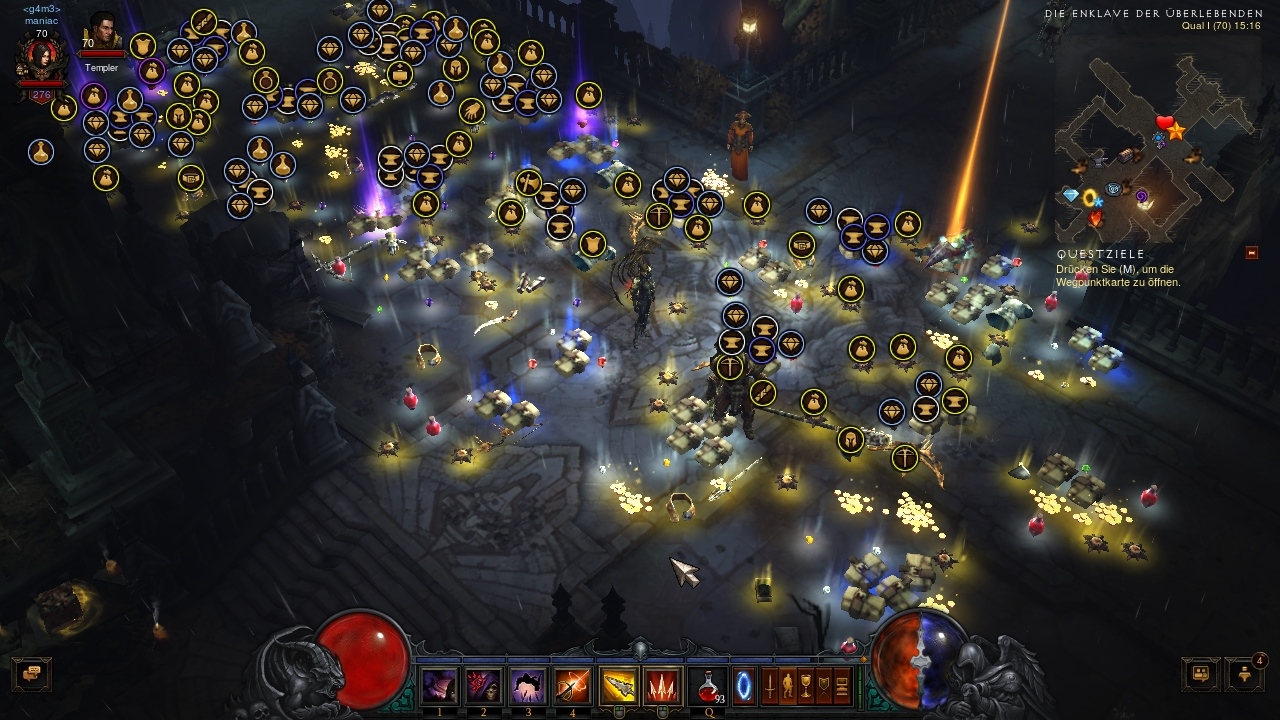The width and height of the screenshot is (1280, 720).
Task: Show the achievements goblet menu
Action: [806, 686]
